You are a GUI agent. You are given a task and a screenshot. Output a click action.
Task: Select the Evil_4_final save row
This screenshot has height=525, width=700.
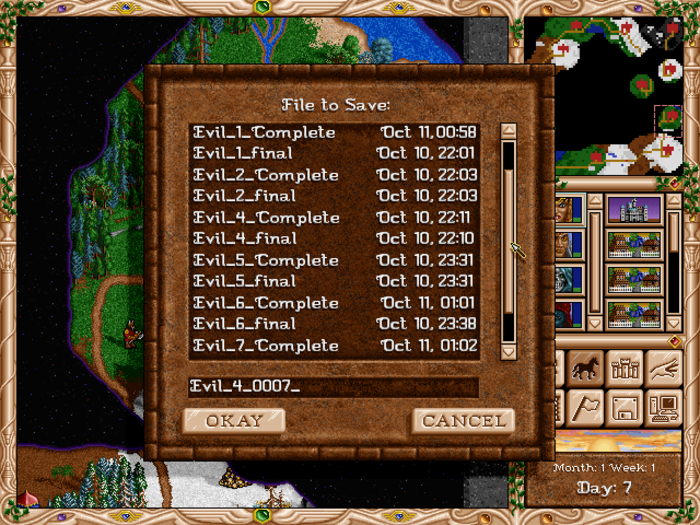click(x=334, y=238)
